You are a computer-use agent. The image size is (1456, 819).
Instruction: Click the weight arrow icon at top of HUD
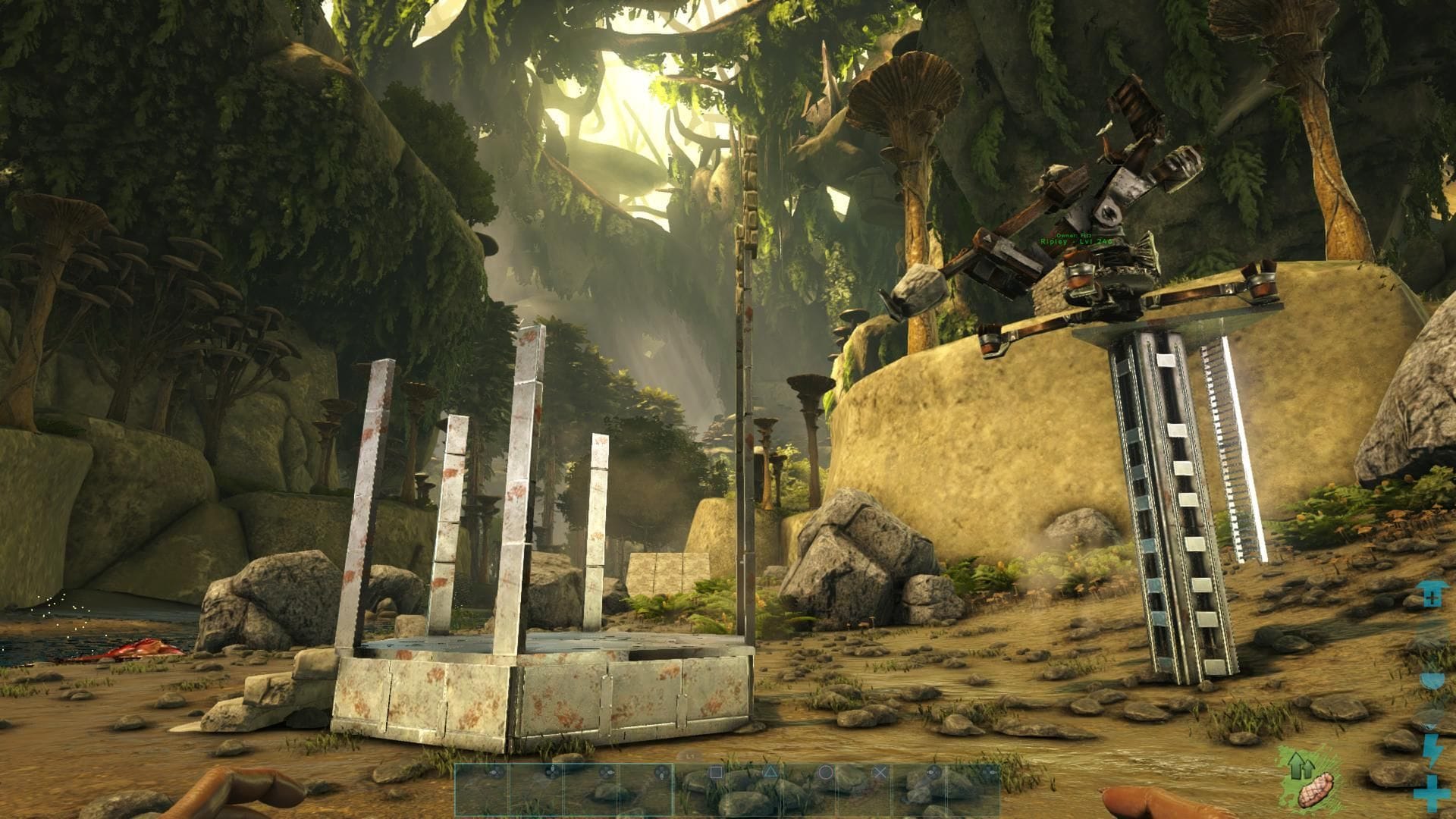click(x=1431, y=592)
